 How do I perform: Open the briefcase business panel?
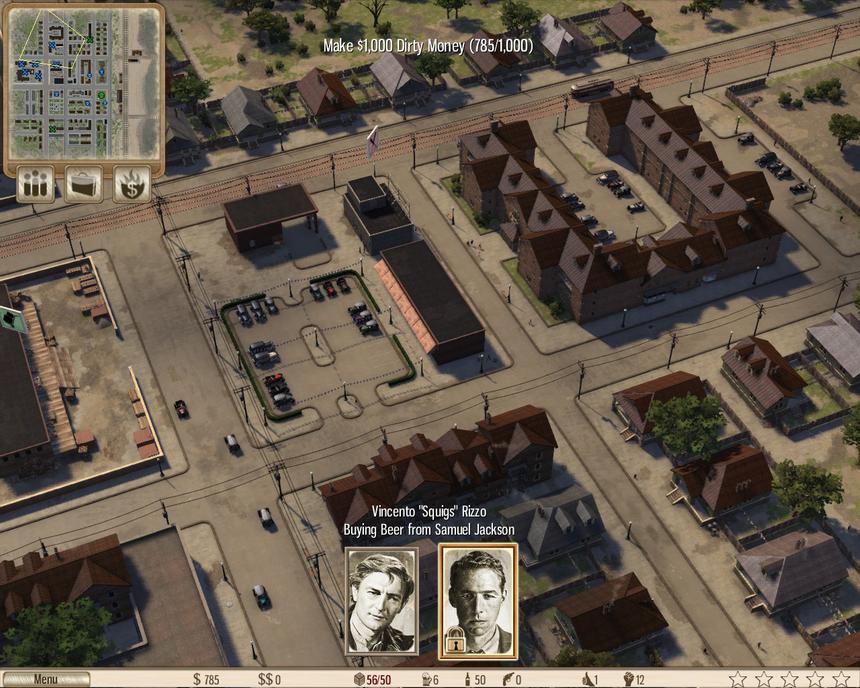[84, 184]
